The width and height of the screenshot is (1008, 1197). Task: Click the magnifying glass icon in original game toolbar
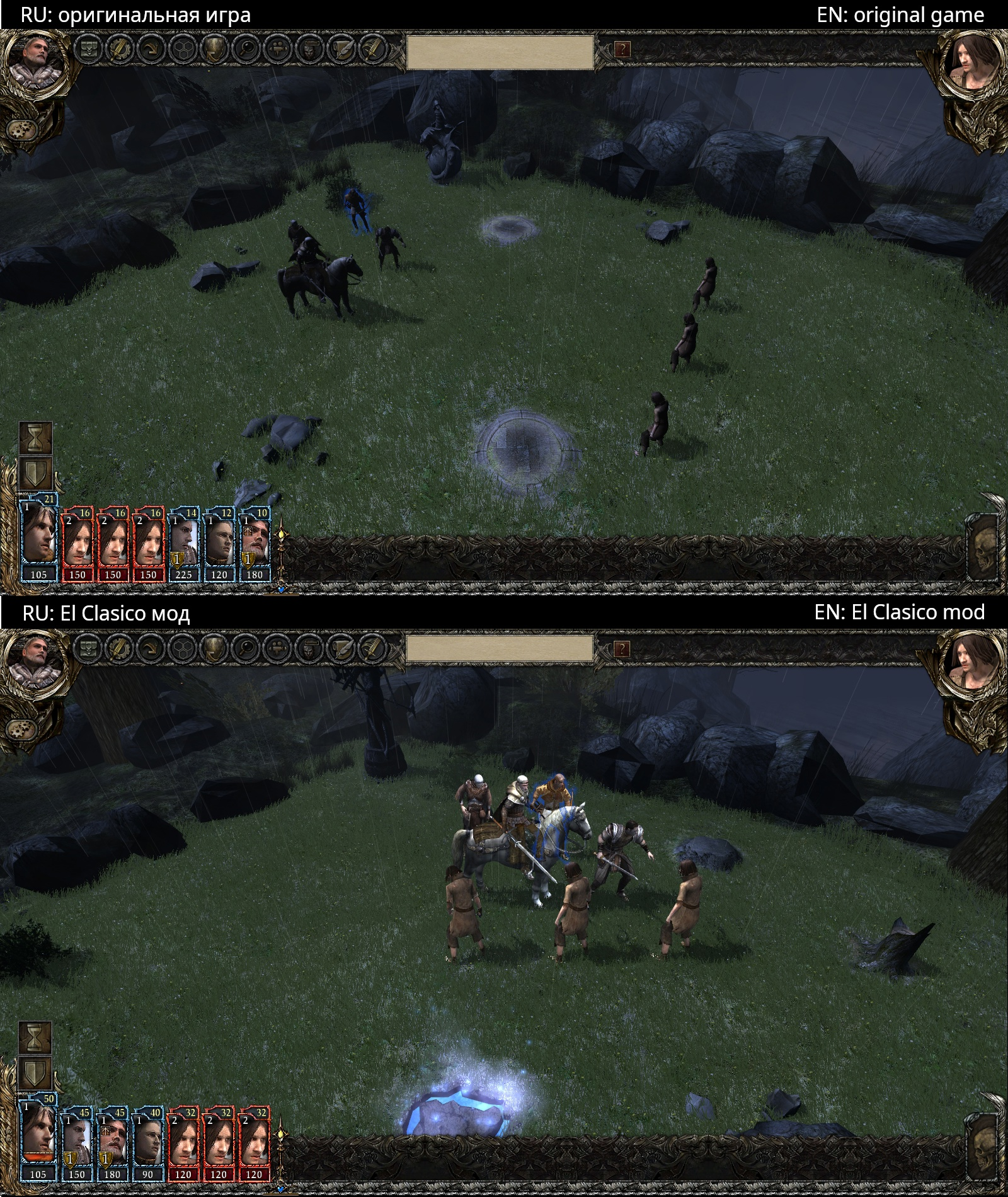[244, 49]
